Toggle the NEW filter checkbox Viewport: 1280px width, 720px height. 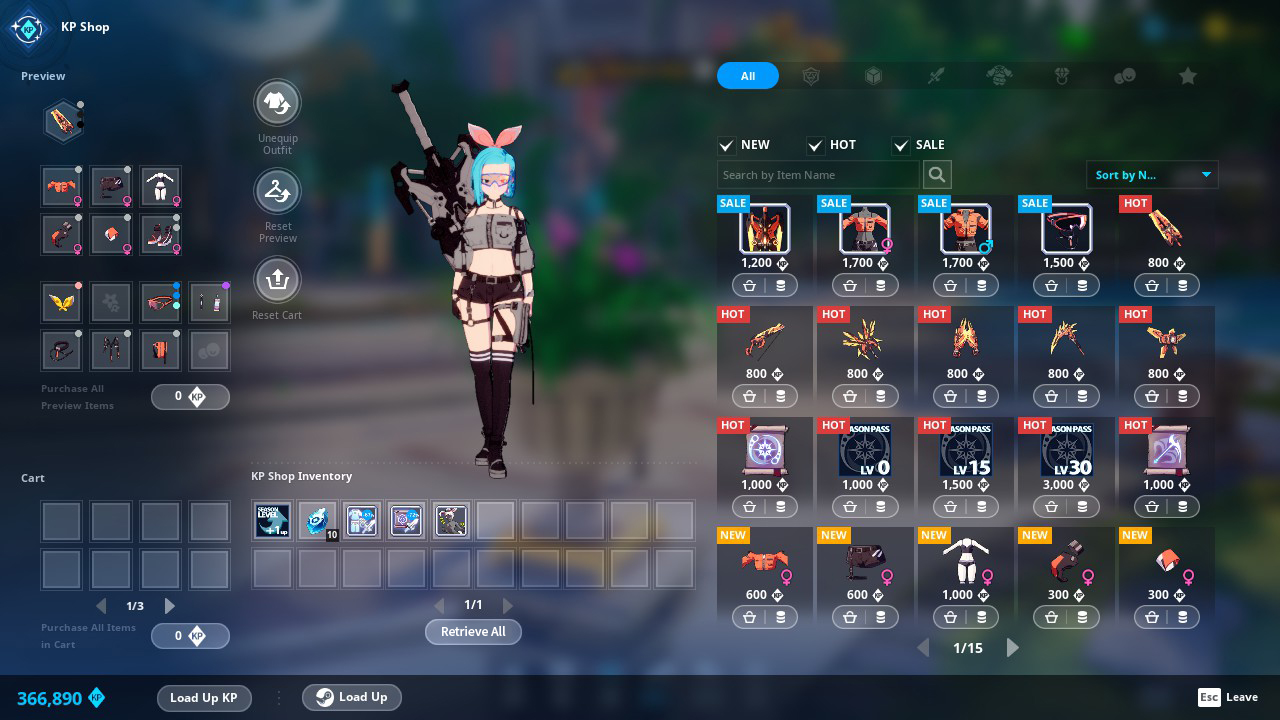coord(727,145)
